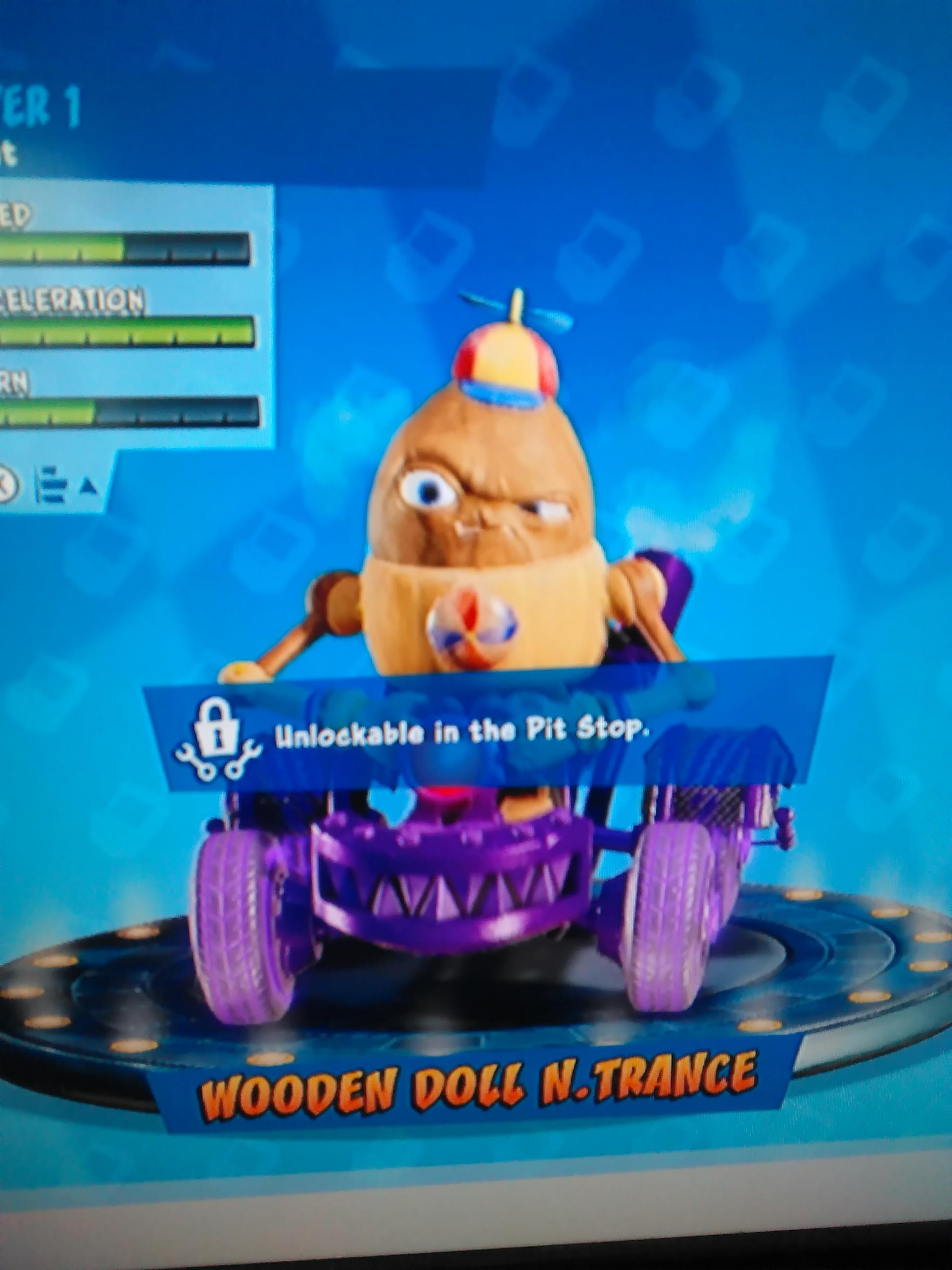The image size is (952, 1270).
Task: Expand details with the small triangle arrow
Action: coord(87,487)
